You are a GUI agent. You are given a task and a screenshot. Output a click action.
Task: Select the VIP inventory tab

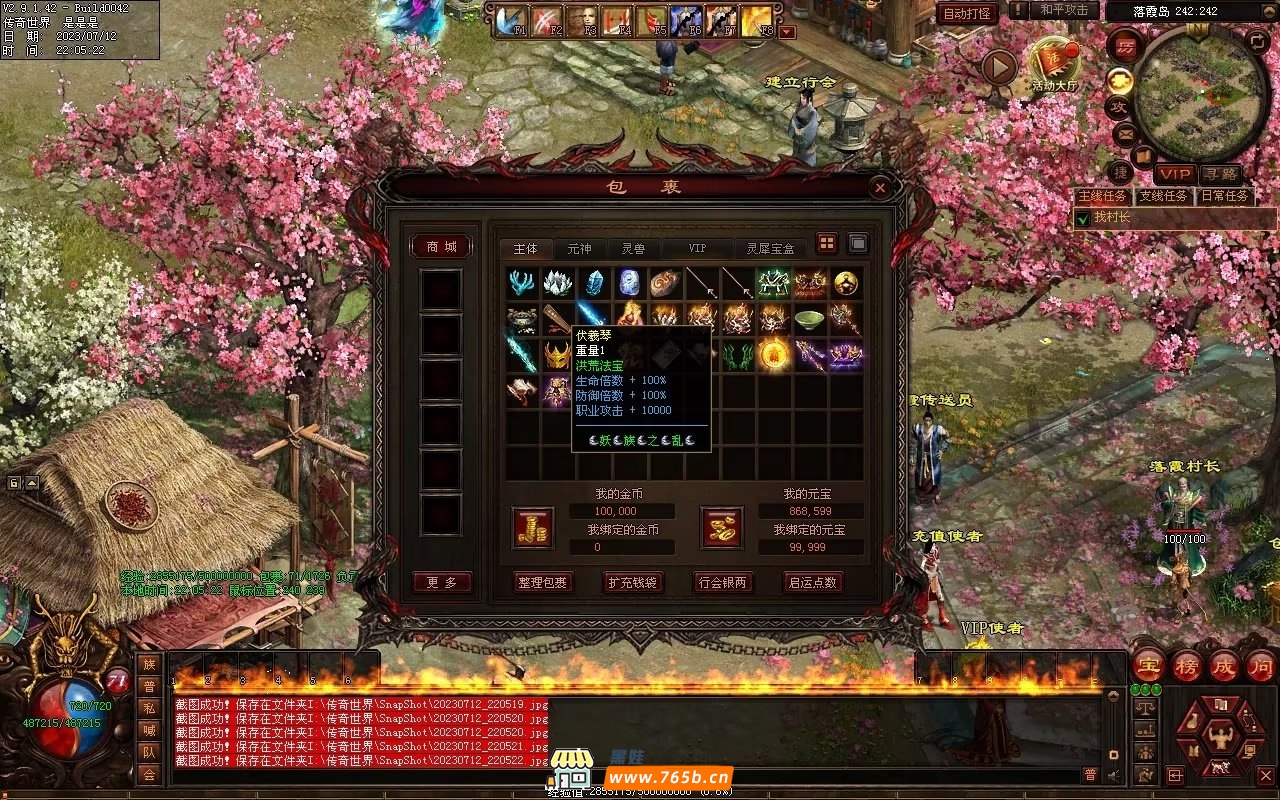click(697, 248)
